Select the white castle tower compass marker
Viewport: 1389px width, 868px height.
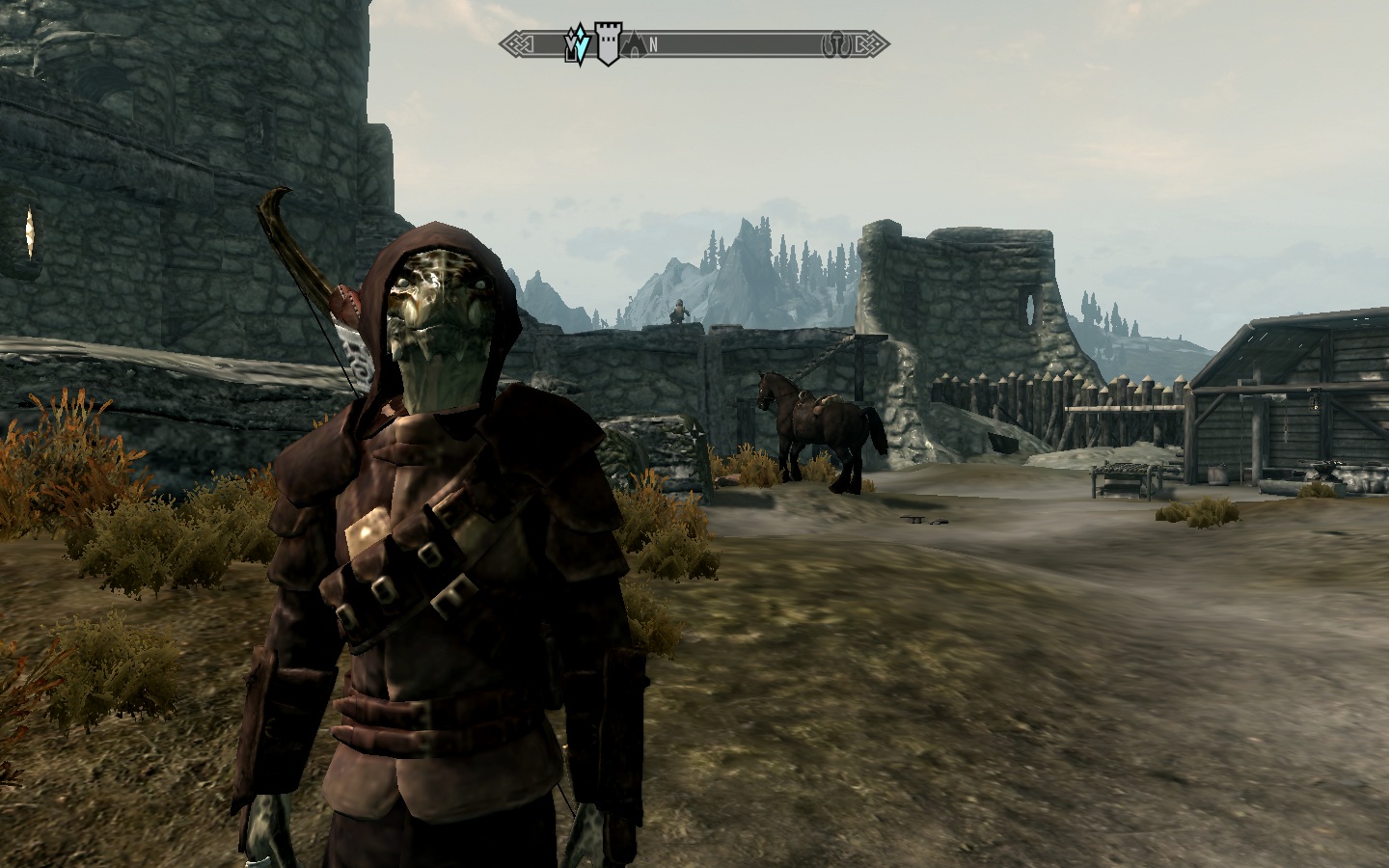[608, 44]
